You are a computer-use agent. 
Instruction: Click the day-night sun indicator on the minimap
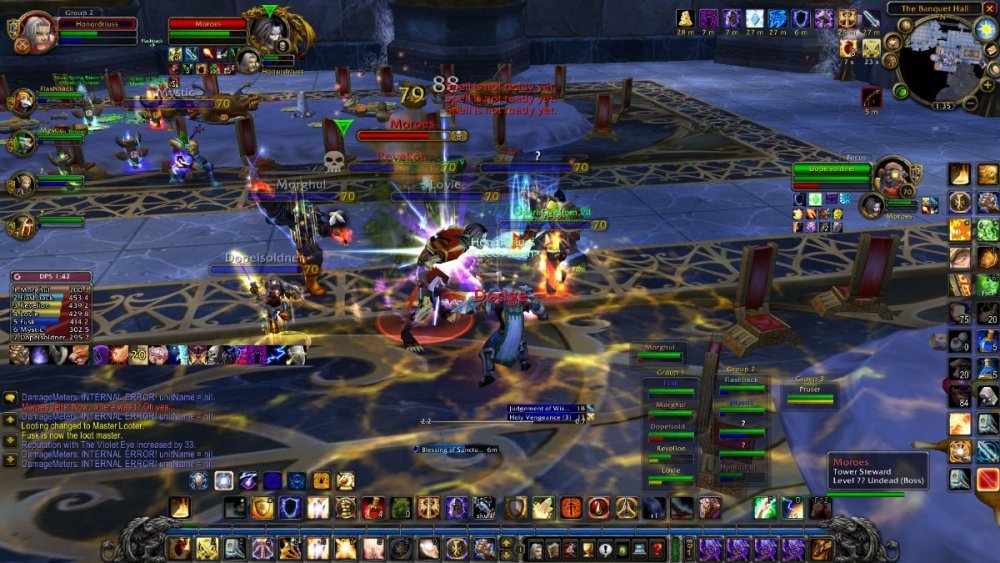click(x=985, y=29)
